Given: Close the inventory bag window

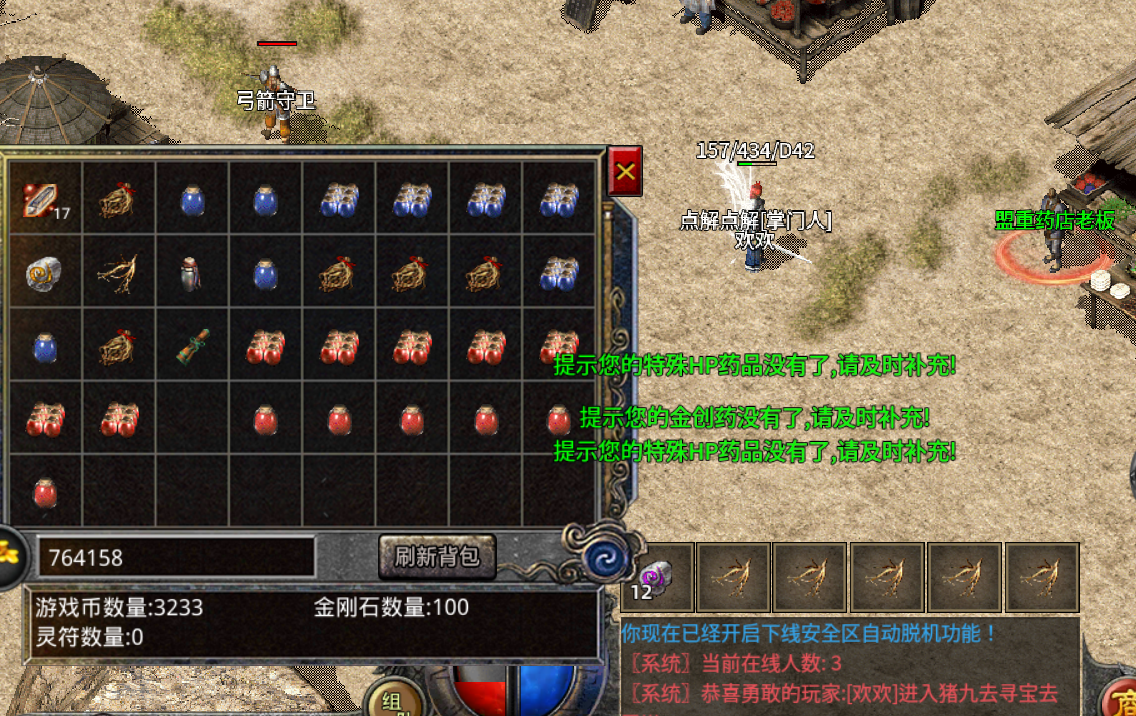Looking at the screenshot, I should [x=625, y=171].
